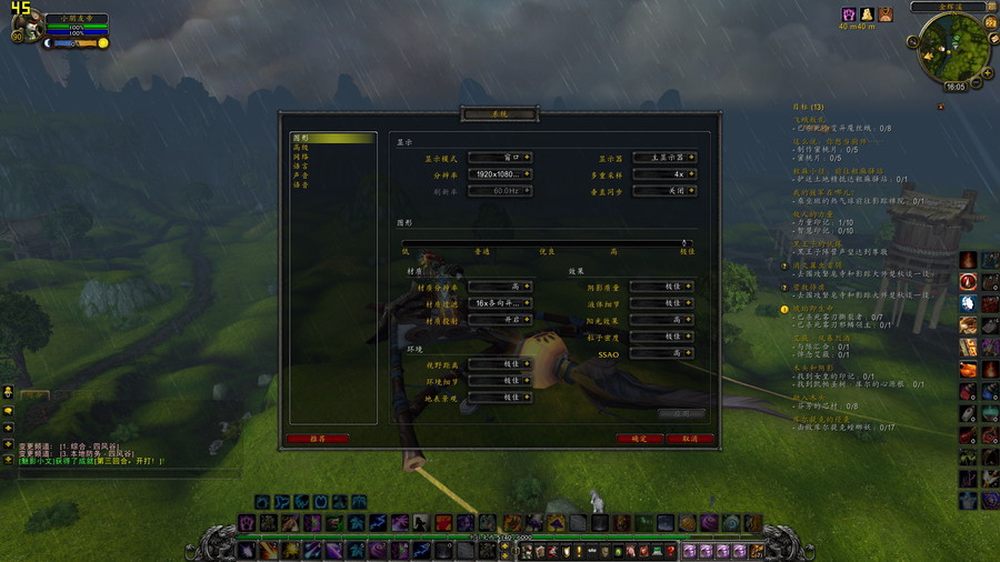1000x562 pixels.
Task: Click the purple paw buff icon
Action: click(x=849, y=15)
